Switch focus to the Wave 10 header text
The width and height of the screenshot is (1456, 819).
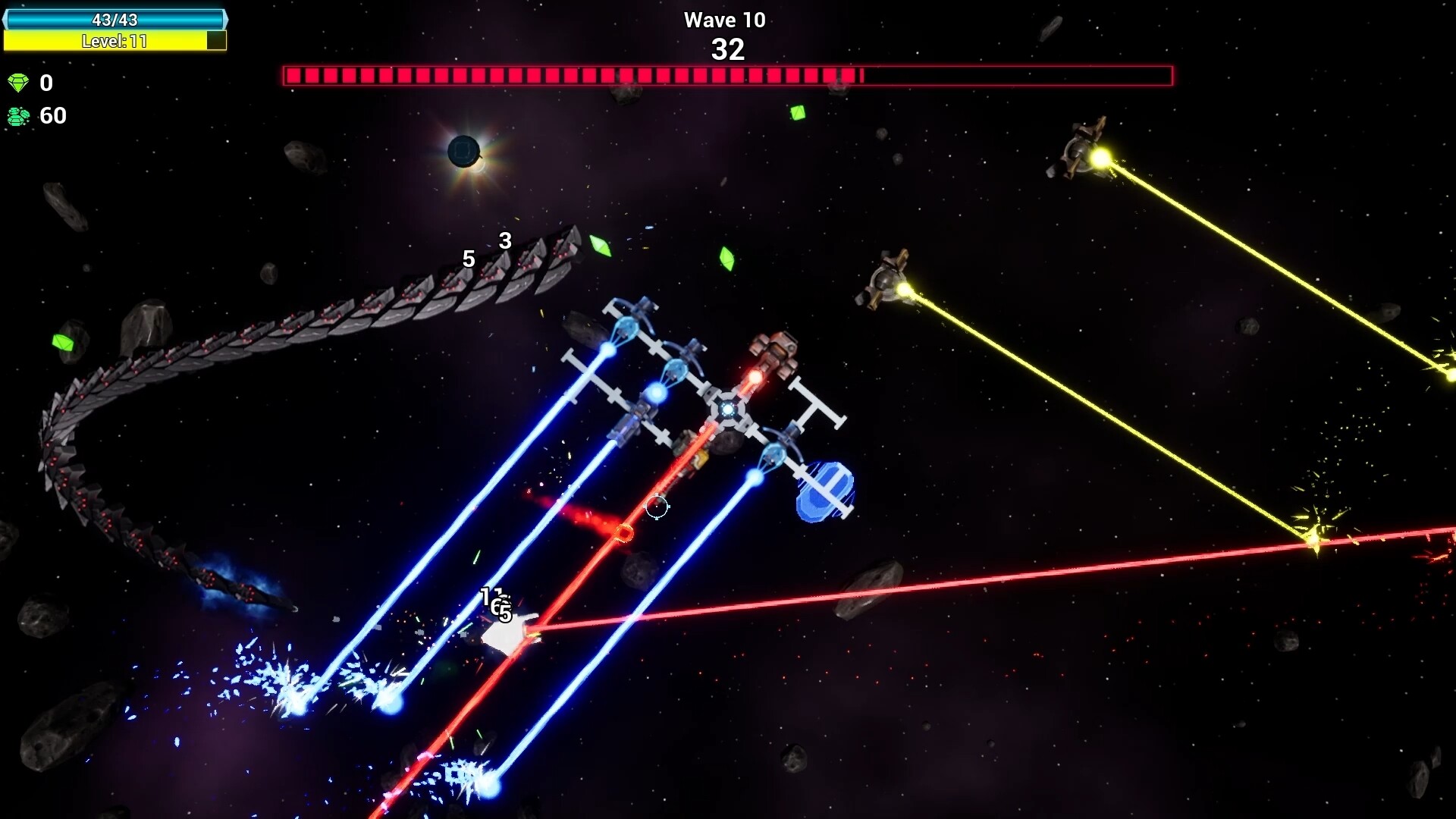(x=724, y=20)
